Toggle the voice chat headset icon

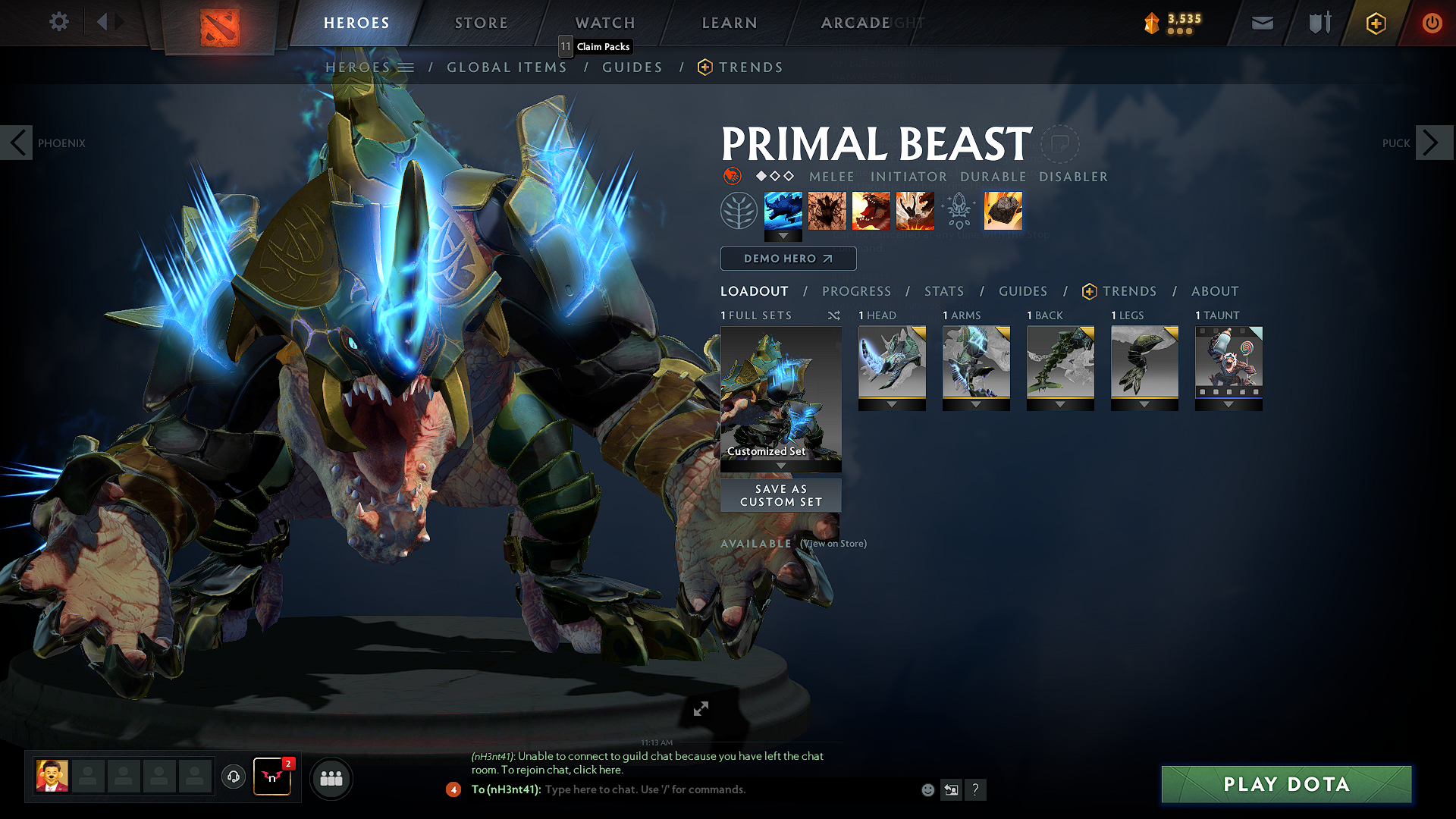click(233, 778)
